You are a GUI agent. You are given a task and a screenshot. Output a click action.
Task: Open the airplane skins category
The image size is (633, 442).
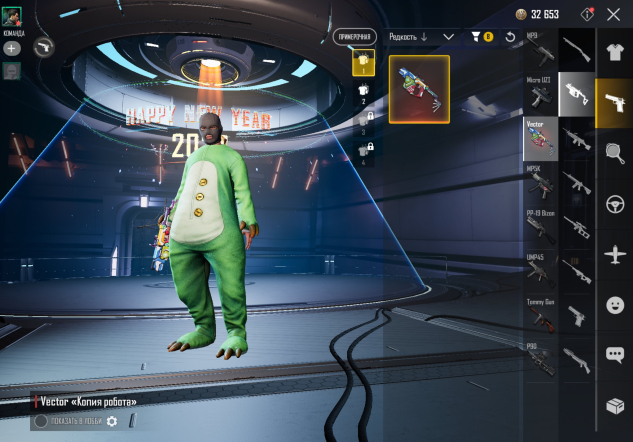pos(614,254)
